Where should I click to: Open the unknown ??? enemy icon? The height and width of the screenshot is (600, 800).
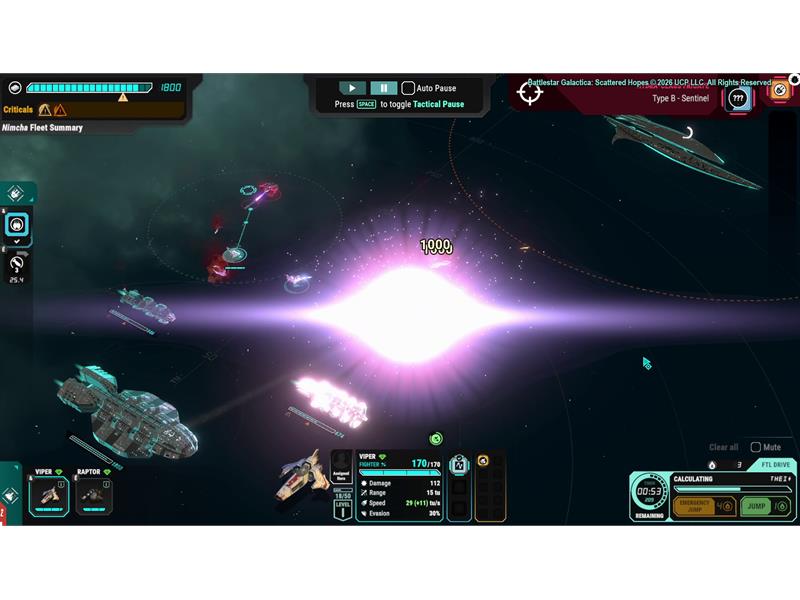click(738, 98)
